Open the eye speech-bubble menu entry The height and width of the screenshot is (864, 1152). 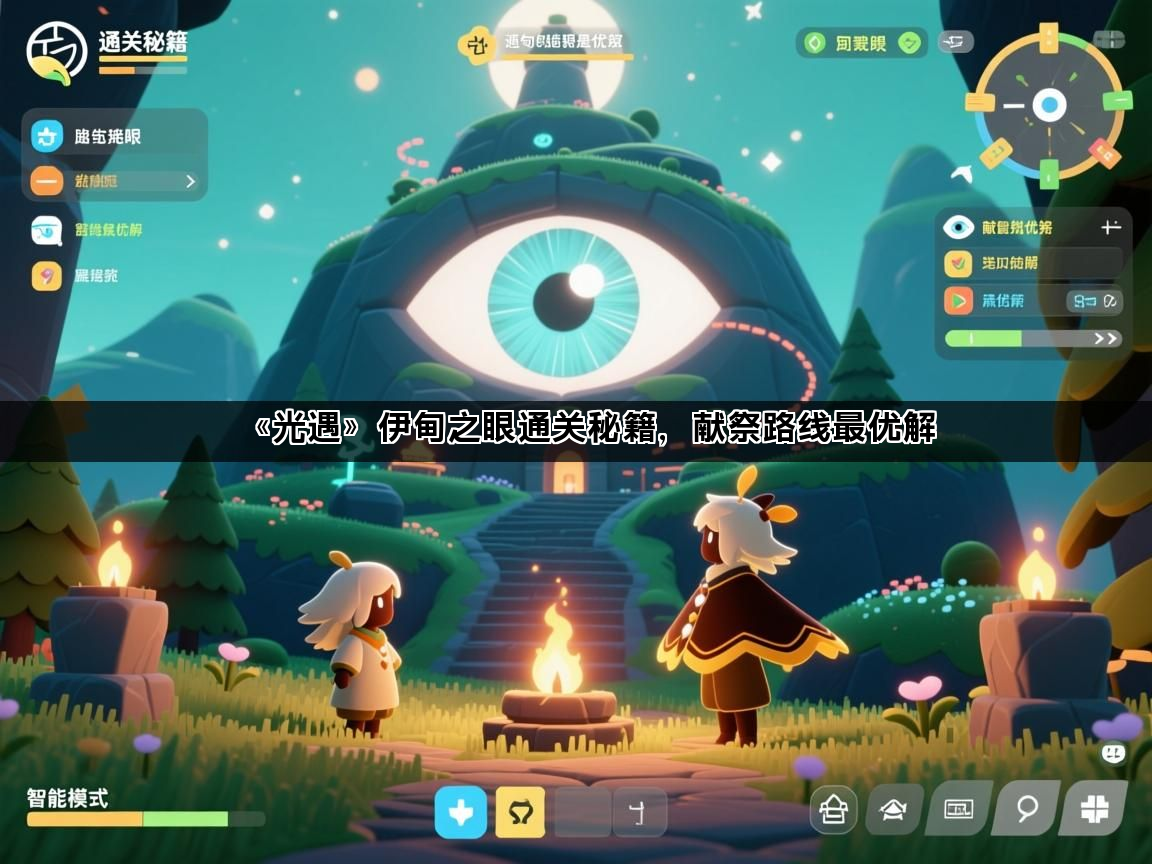click(46, 230)
